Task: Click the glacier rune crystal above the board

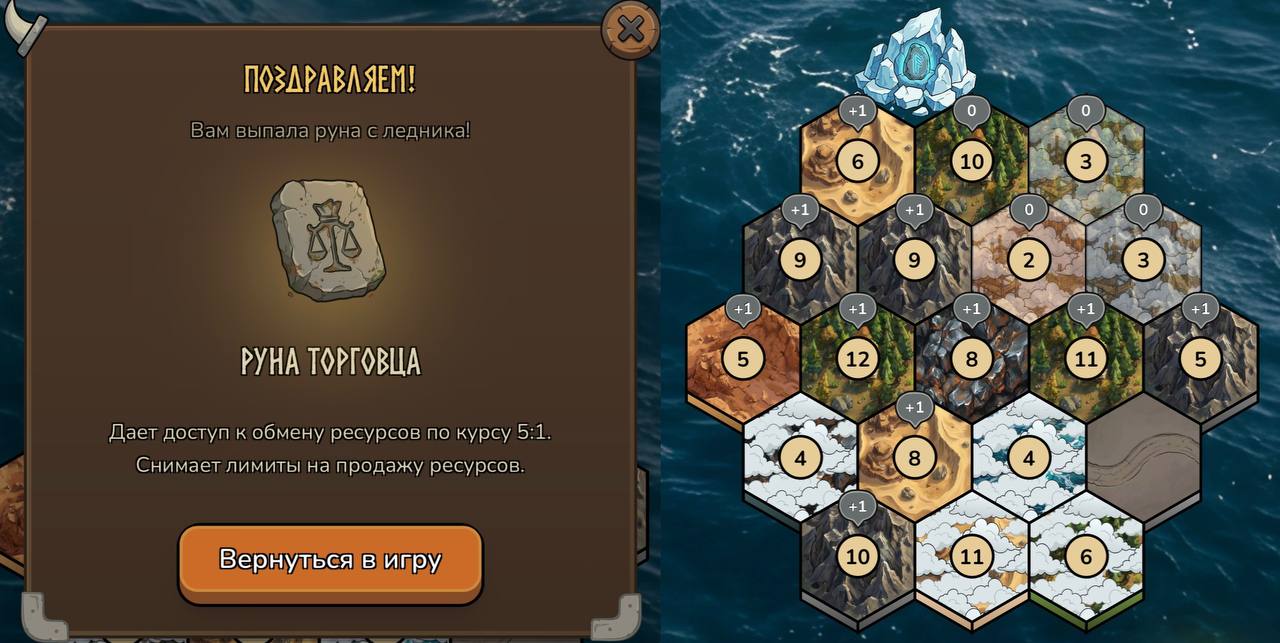Action: tap(913, 62)
